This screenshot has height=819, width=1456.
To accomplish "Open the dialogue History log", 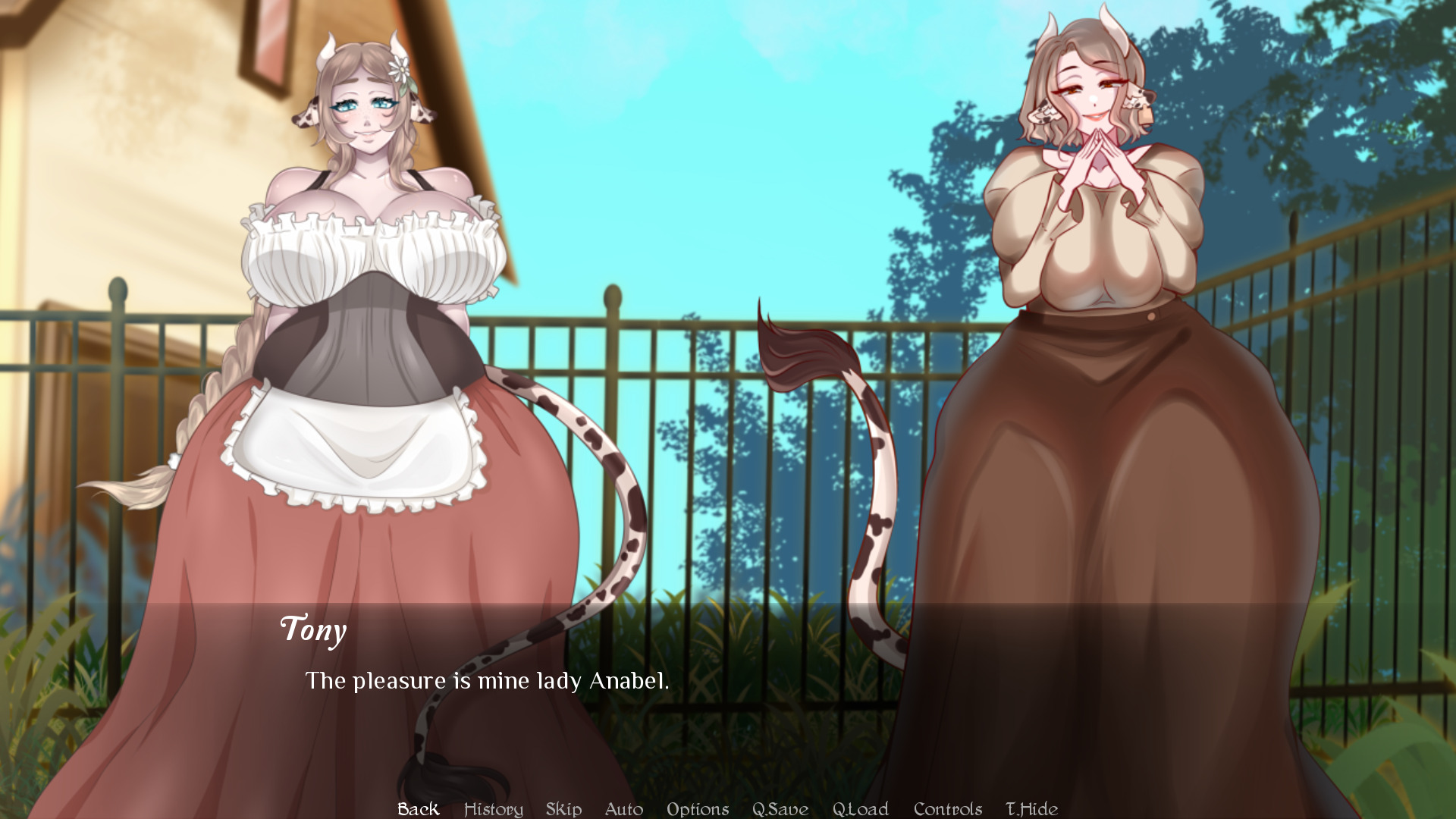I will tap(493, 809).
